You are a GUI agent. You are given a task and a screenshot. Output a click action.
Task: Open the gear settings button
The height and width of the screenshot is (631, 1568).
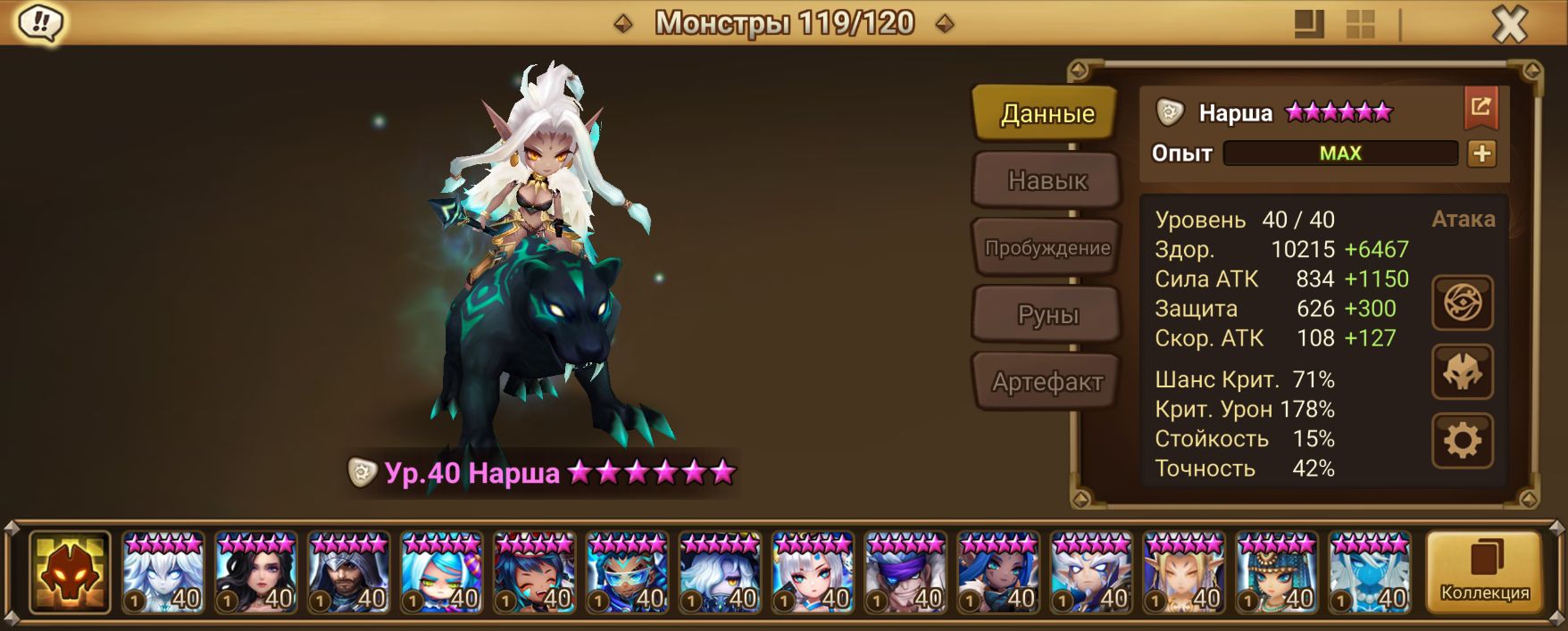point(1462,440)
